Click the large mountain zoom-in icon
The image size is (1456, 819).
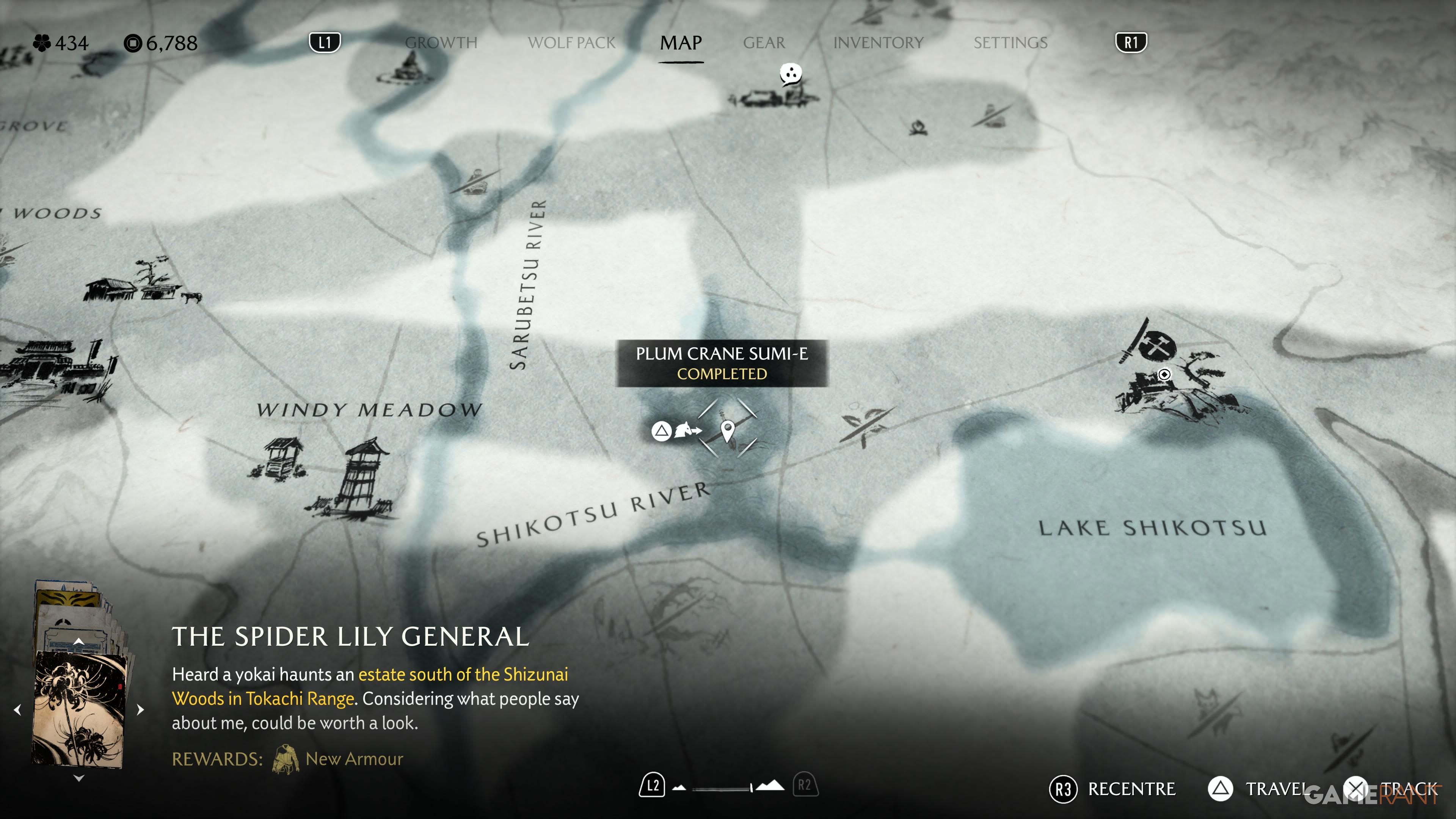click(770, 786)
